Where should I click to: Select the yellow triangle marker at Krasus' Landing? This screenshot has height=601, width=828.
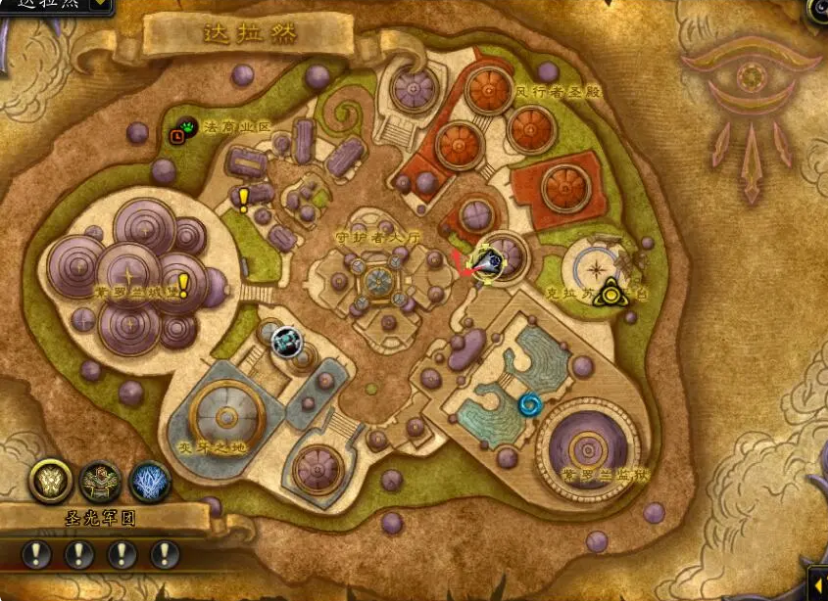click(x=608, y=292)
